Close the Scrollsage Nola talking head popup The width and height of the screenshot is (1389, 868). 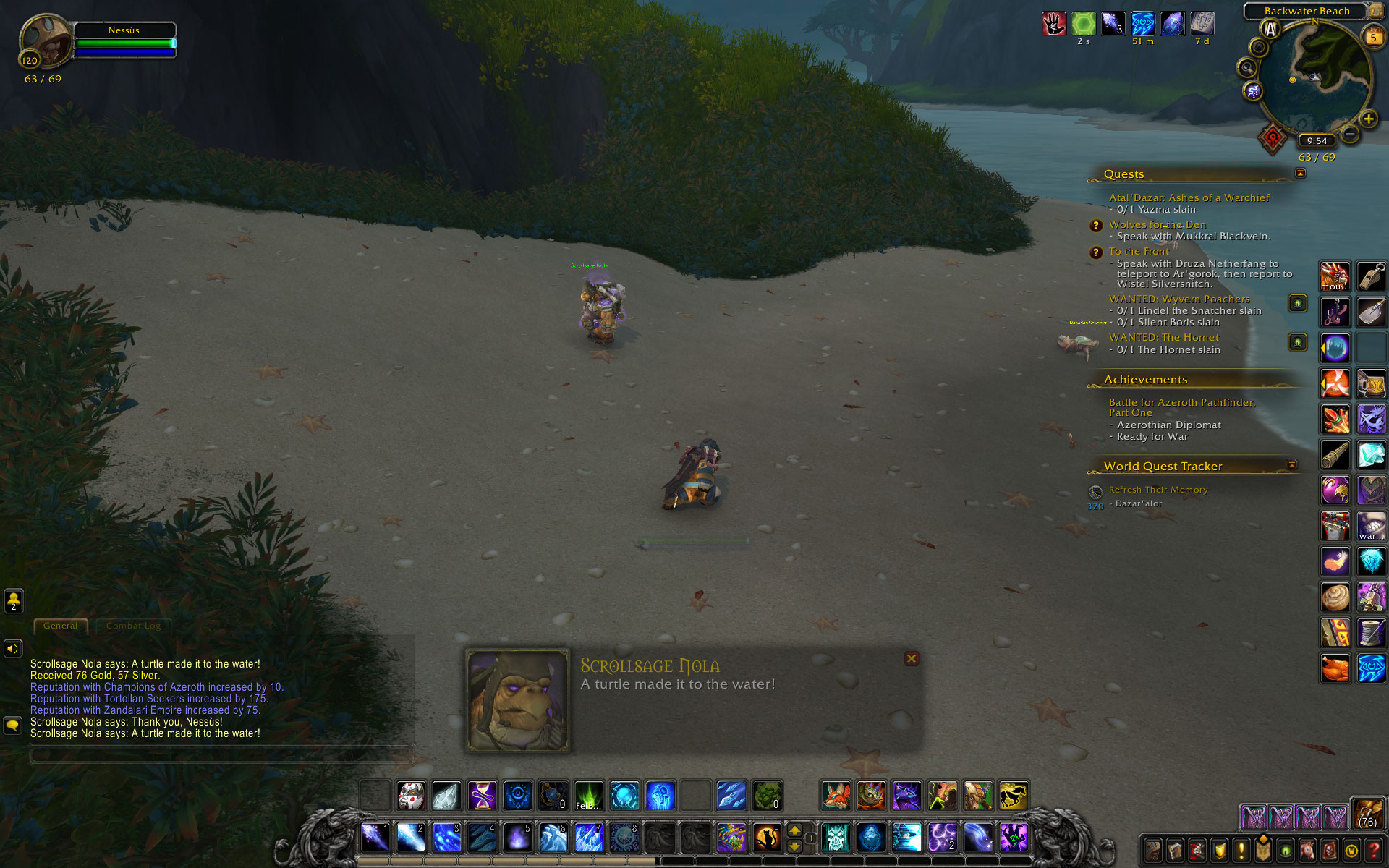coord(912,658)
